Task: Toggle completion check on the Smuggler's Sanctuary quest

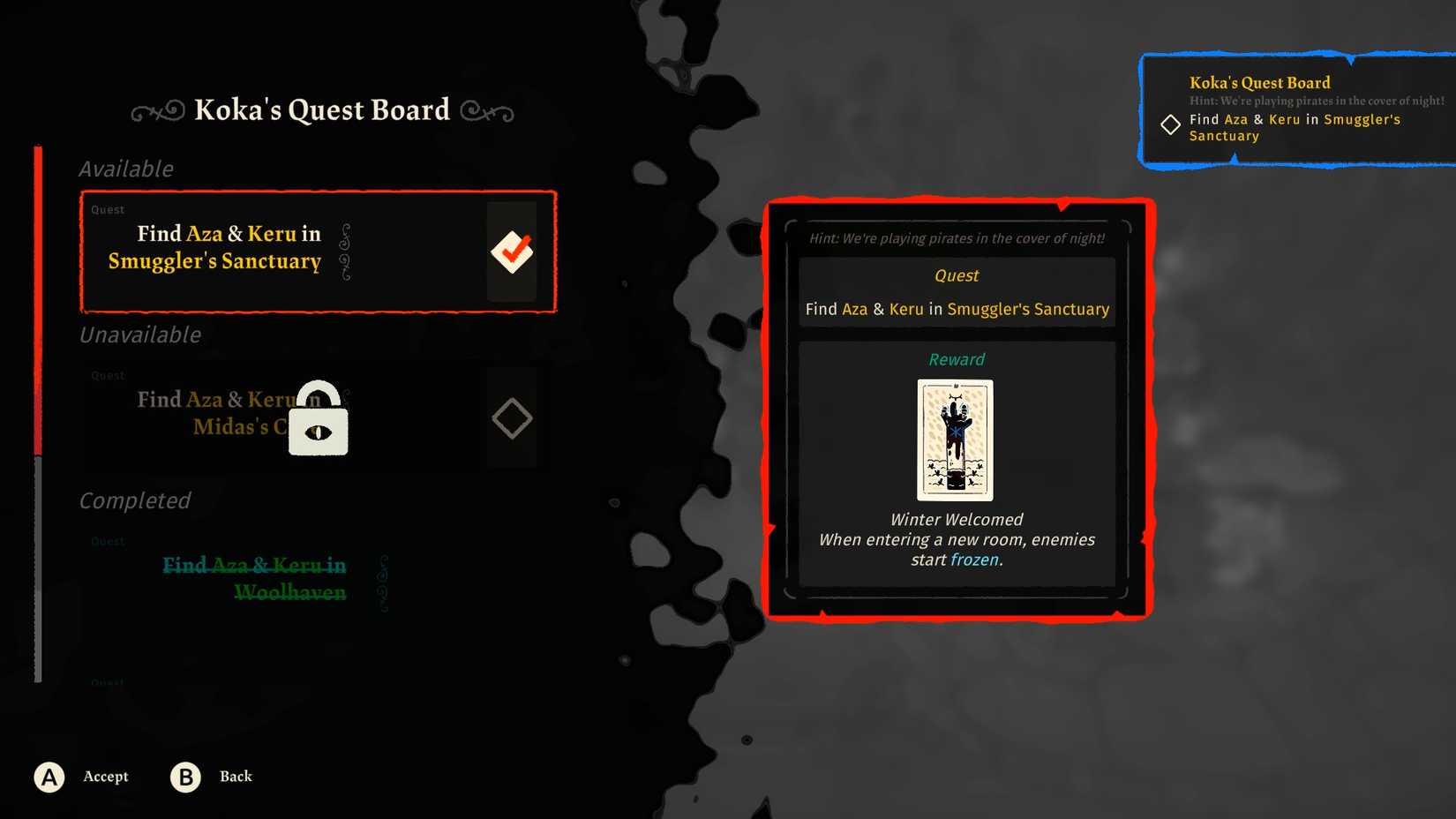Action: [x=512, y=250]
